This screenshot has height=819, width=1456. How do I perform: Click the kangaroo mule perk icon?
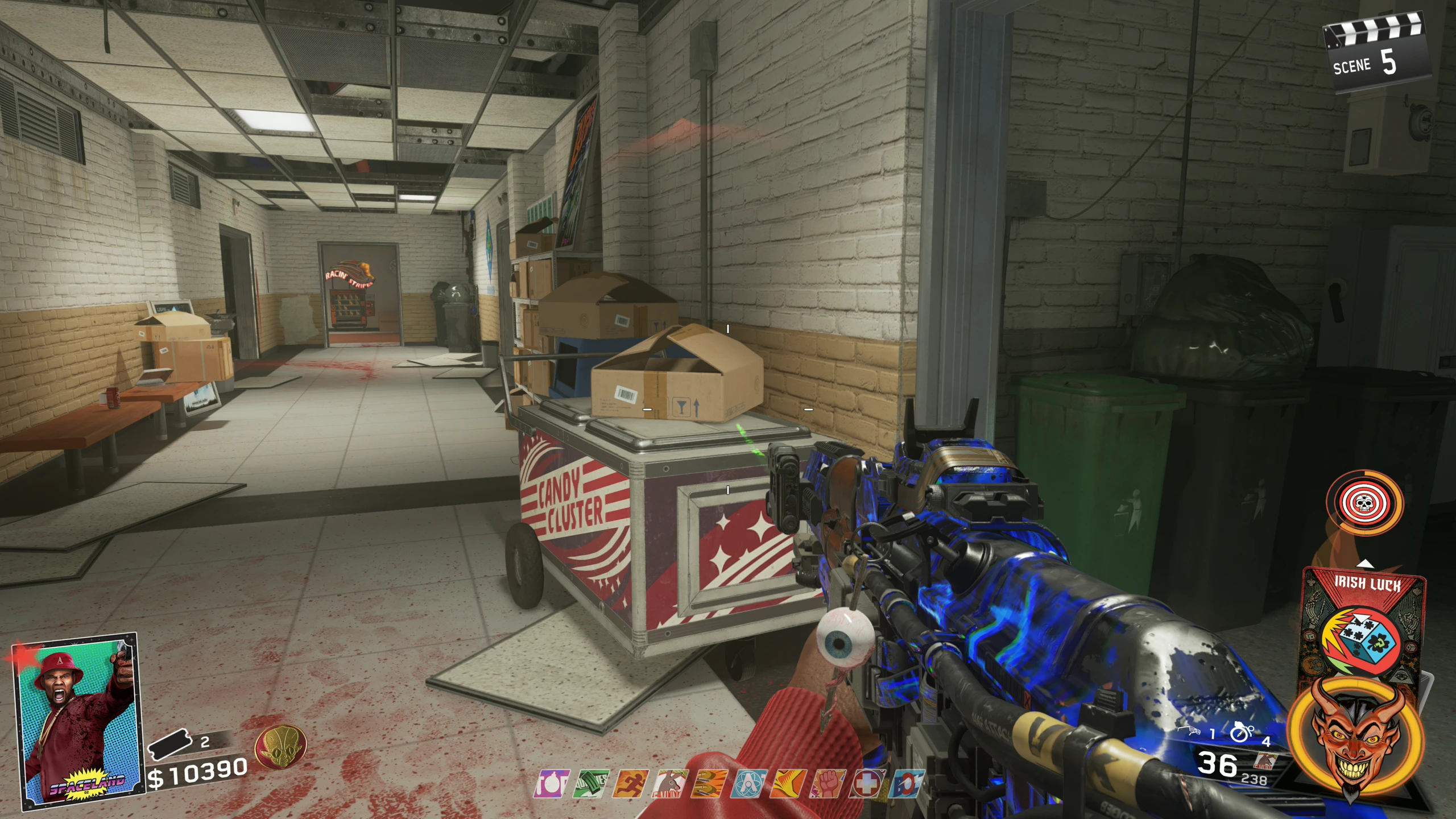(671, 784)
